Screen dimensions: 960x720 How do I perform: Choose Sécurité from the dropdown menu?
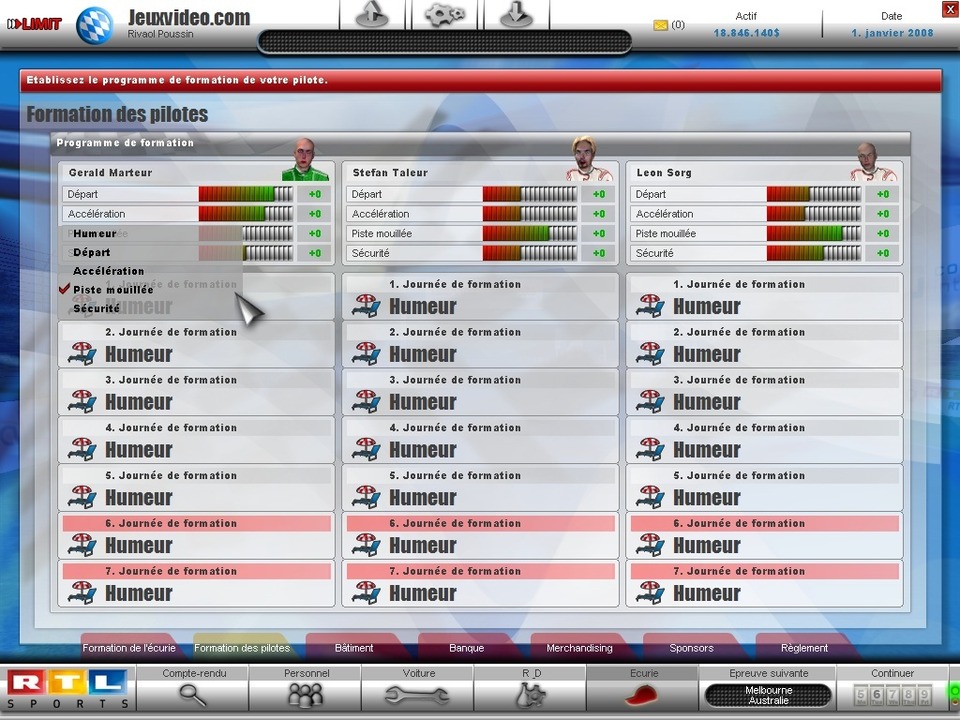96,308
